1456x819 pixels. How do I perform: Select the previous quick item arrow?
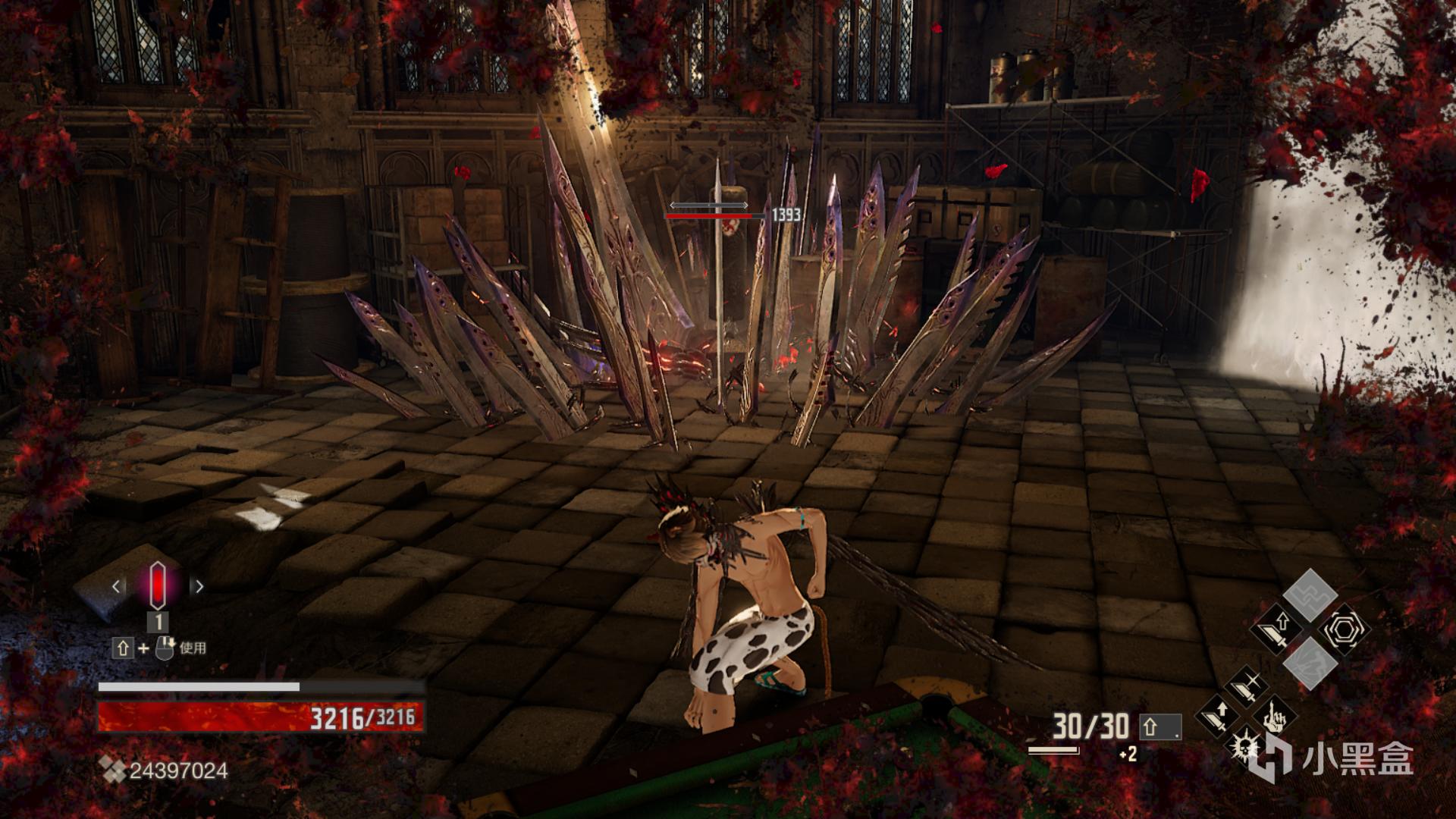(117, 586)
